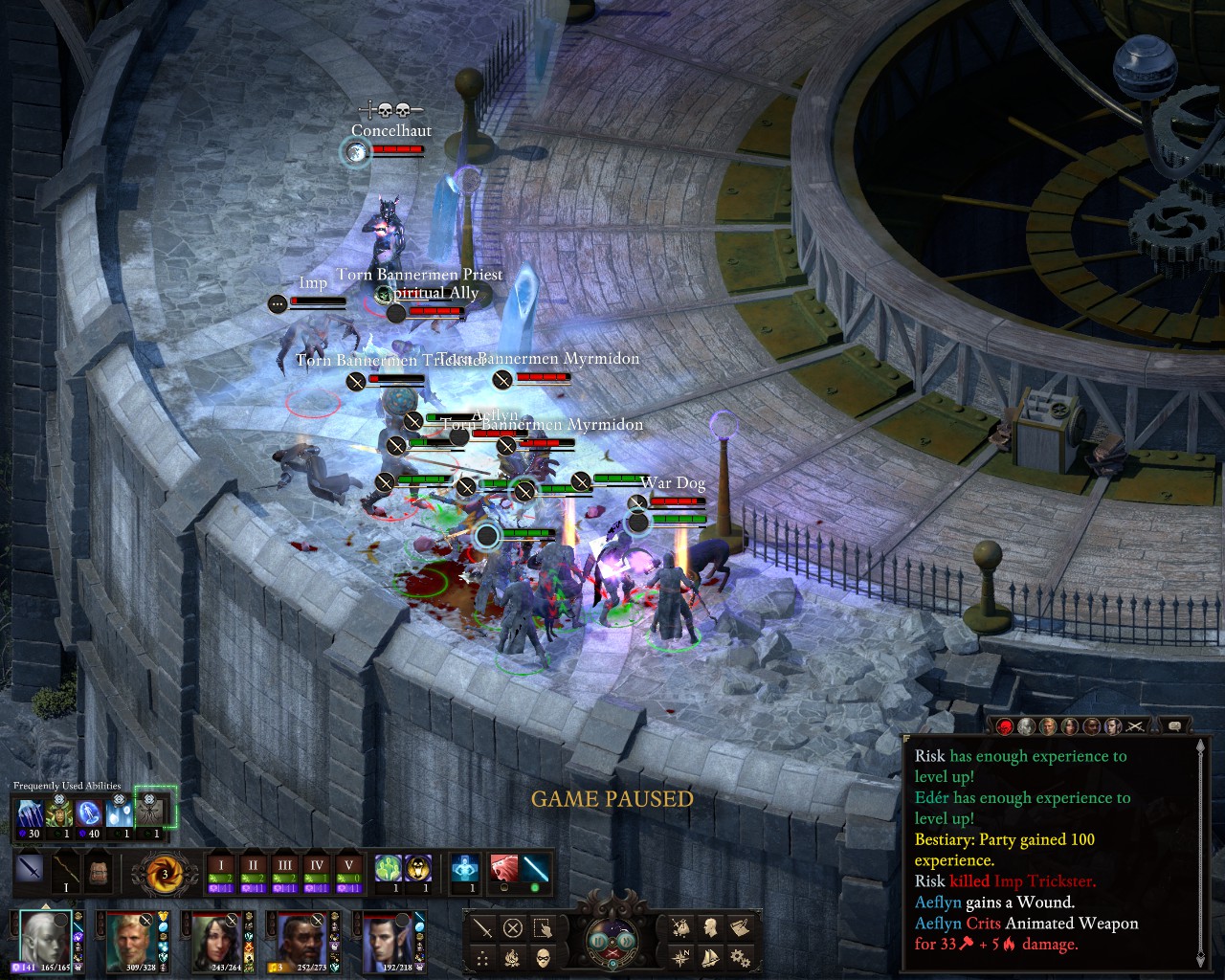The width and height of the screenshot is (1225, 980).
Task: Open the character sheet head icon
Action: pos(709,927)
